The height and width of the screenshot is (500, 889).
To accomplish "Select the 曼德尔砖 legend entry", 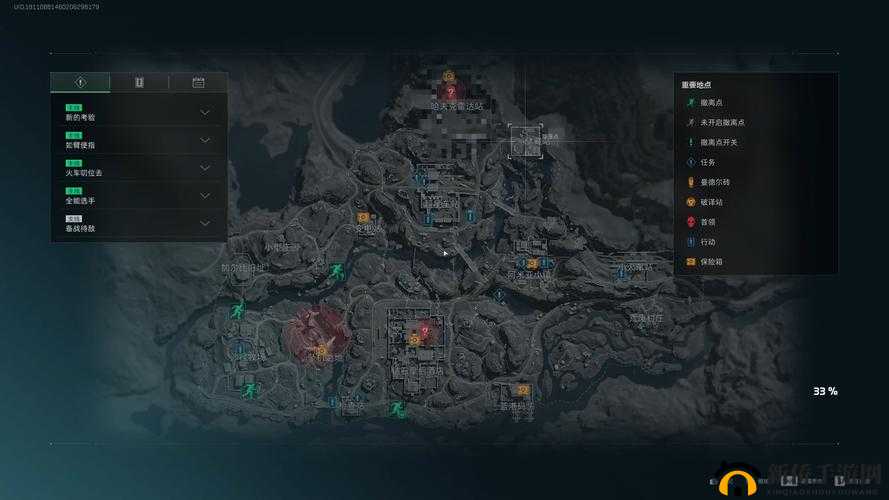I will (x=713, y=182).
